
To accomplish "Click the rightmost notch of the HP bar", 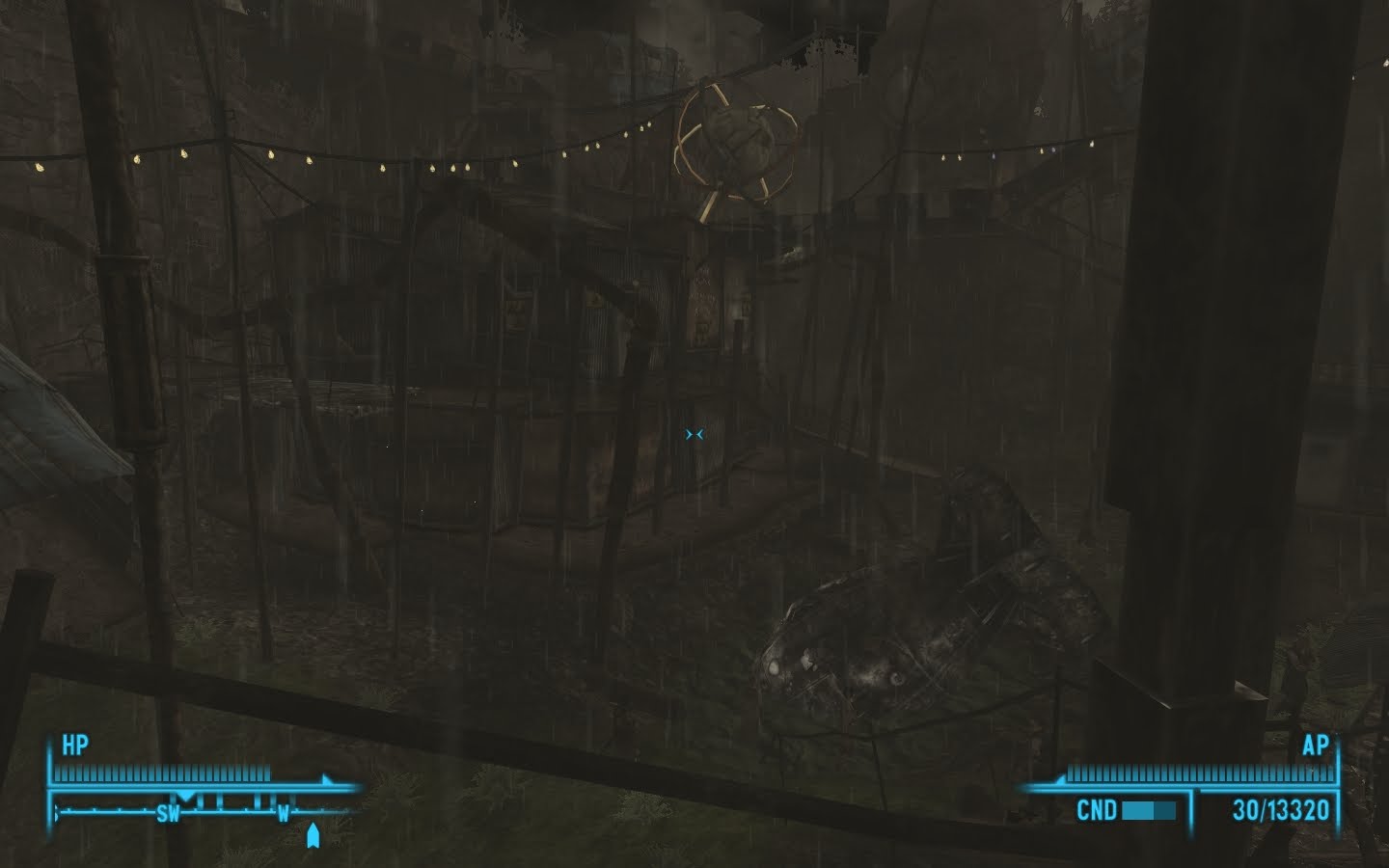I will pyautogui.click(x=269, y=772).
